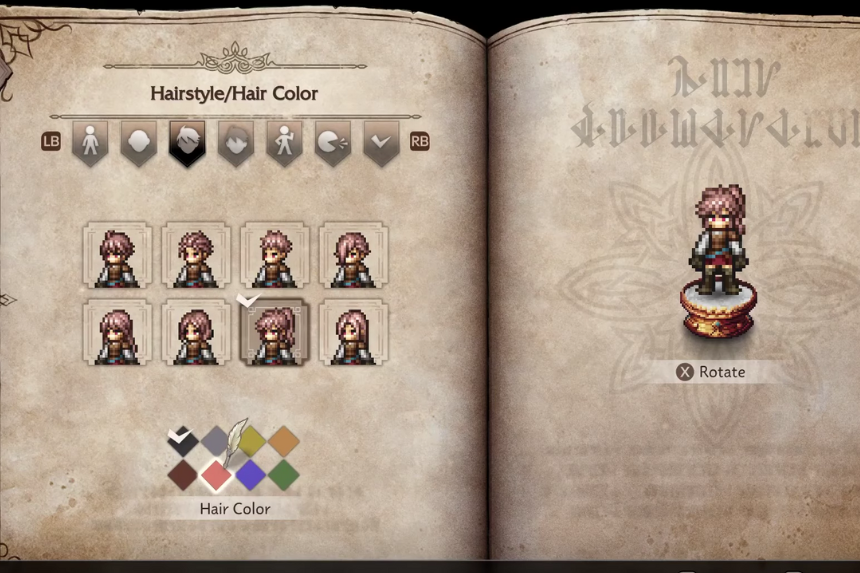Switch to the speaking head voice tab
Image resolution: width=860 pixels, height=573 pixels.
tap(333, 142)
